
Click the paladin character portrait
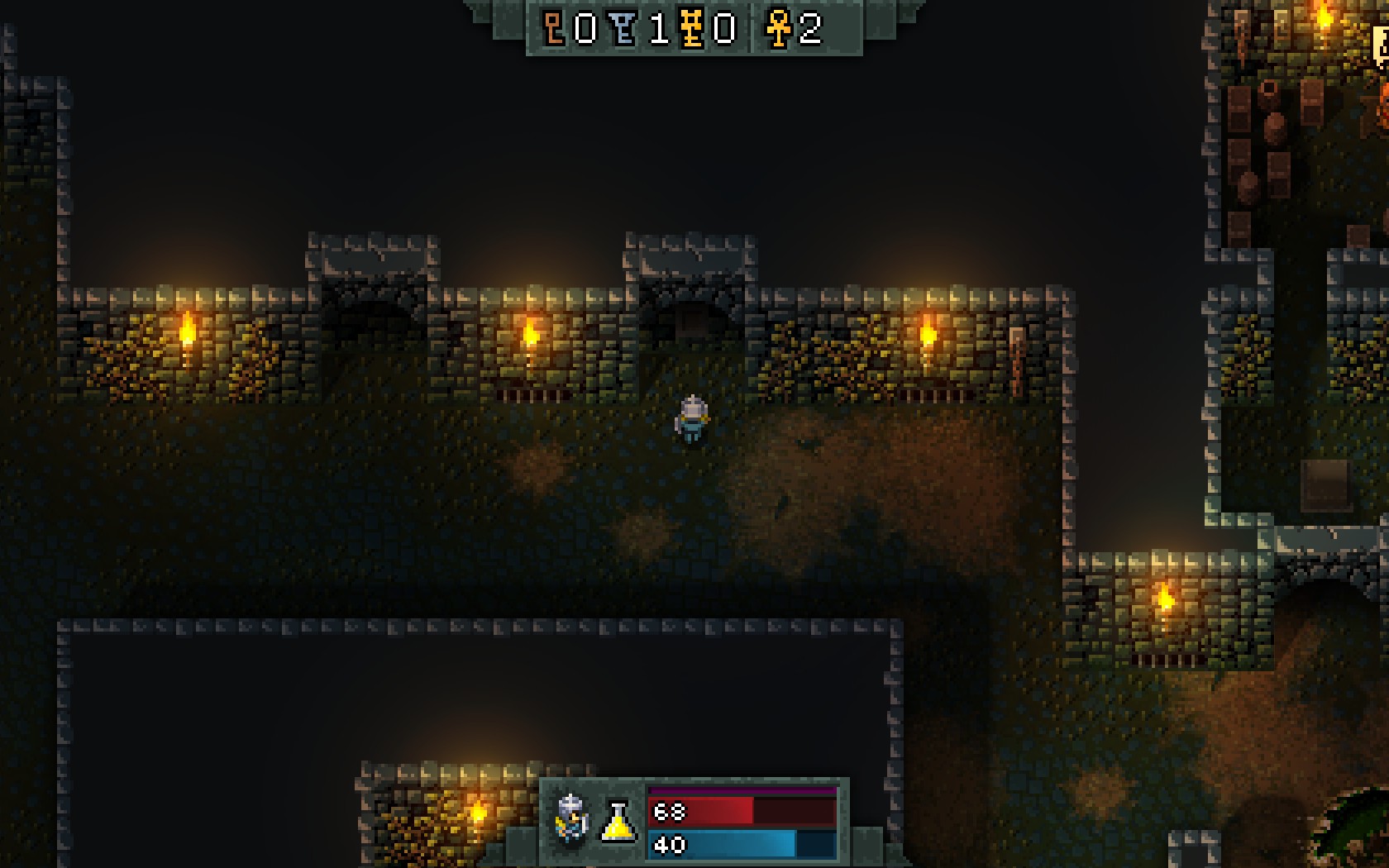(x=571, y=818)
